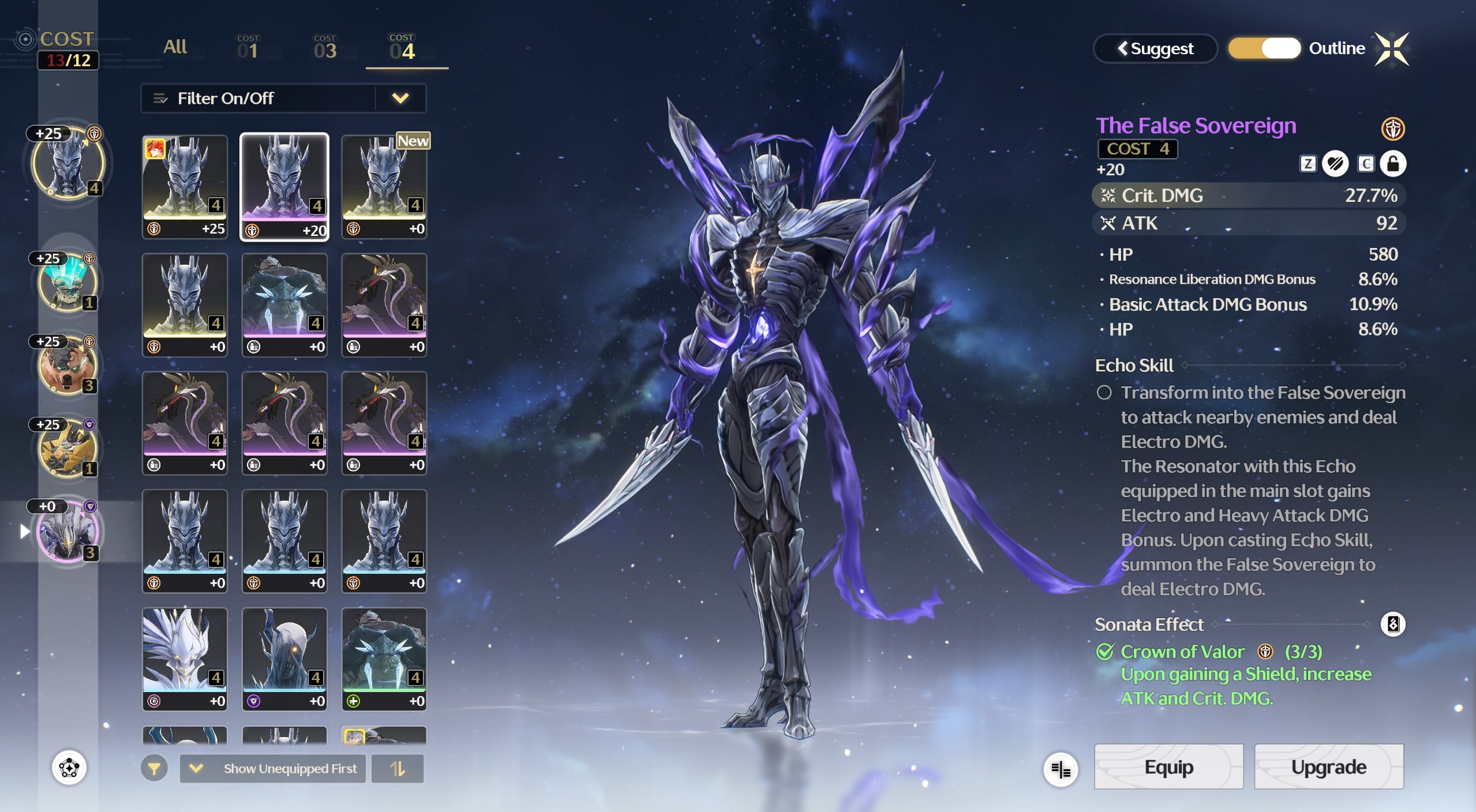The image size is (1476, 812).
Task: Close the echo menu with the X
Action: (1392, 49)
